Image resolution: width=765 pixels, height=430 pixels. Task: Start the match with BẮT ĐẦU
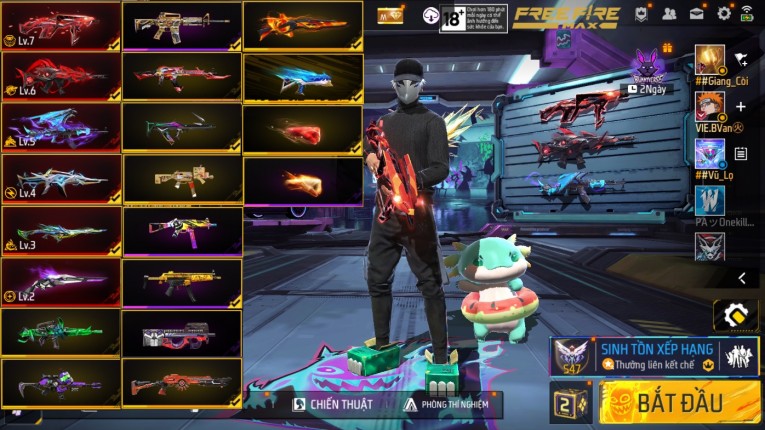coord(680,403)
